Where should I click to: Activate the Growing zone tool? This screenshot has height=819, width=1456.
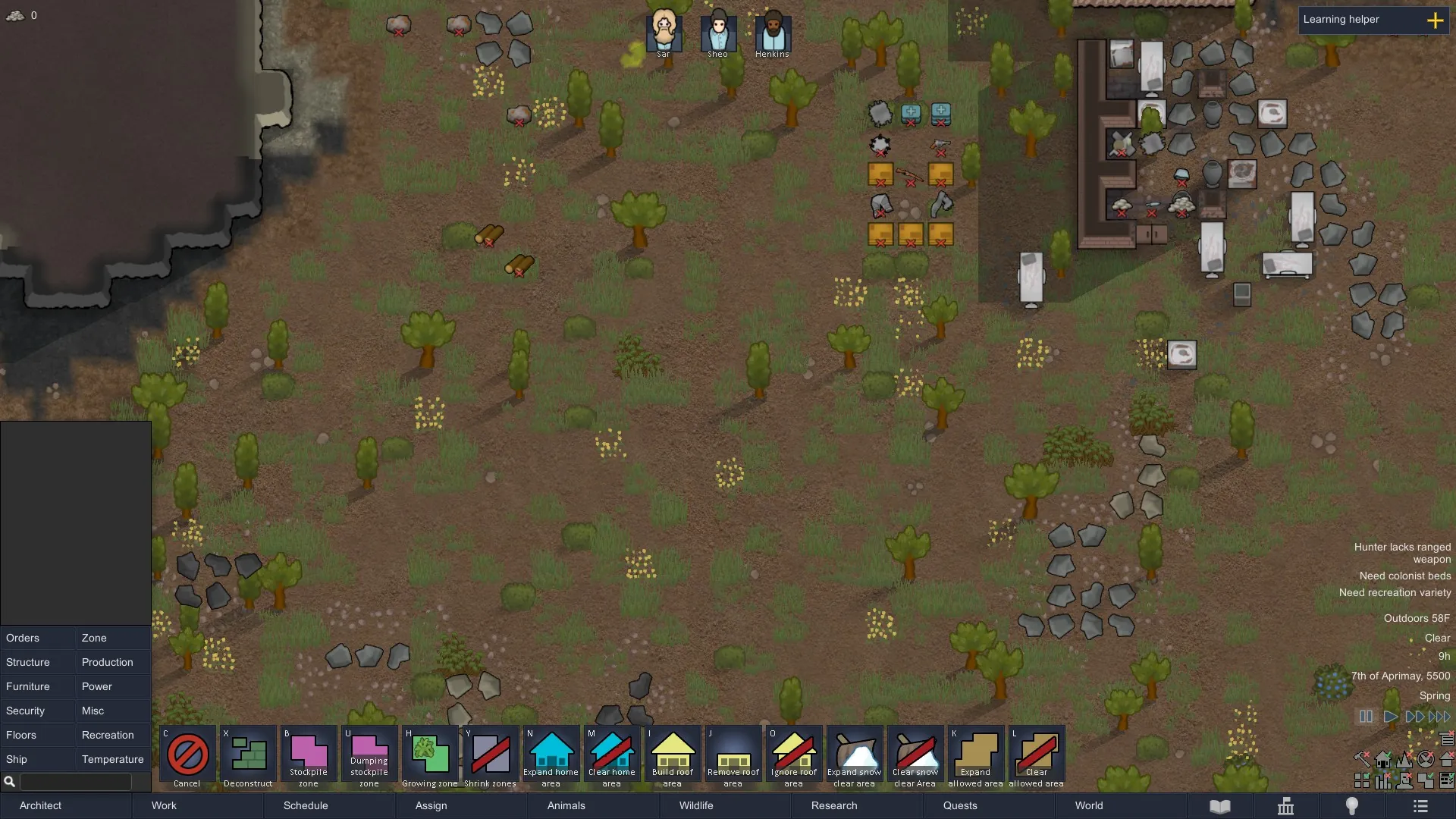[x=430, y=757]
